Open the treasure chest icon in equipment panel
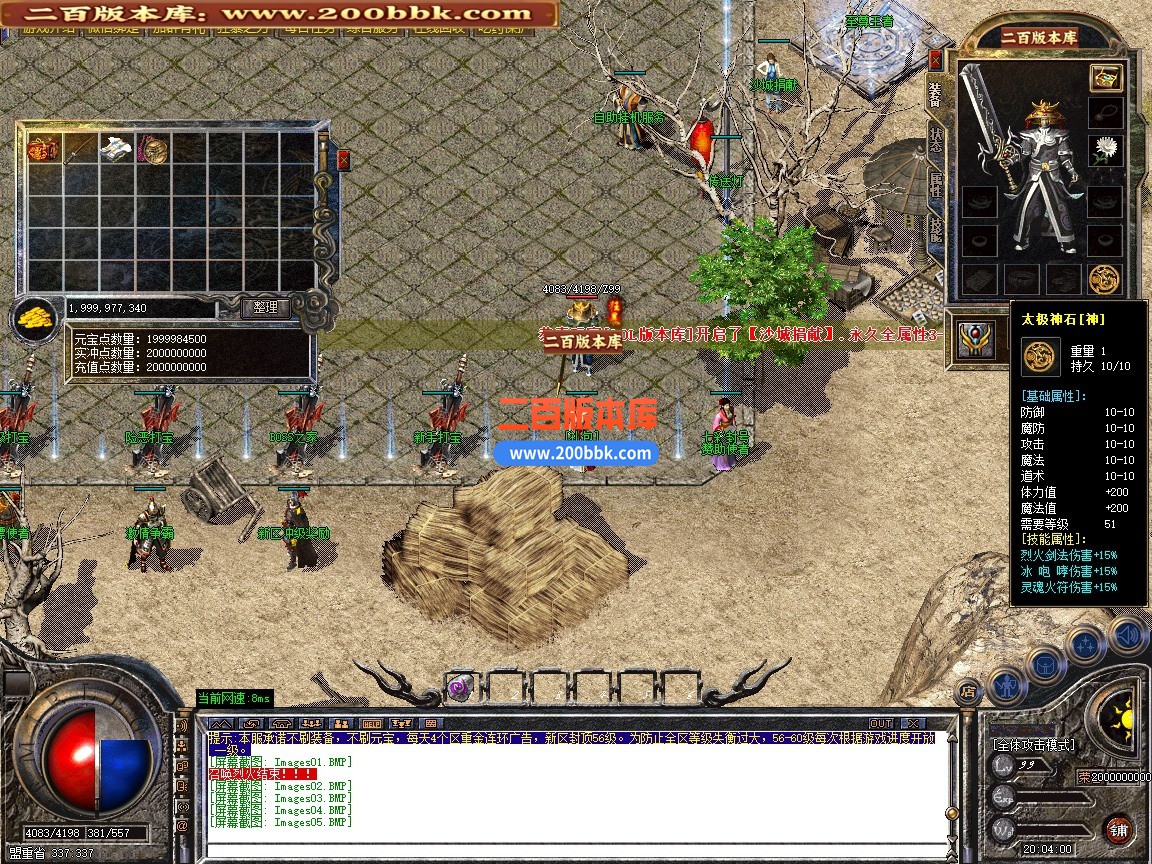1152x864 pixels. 1105,78
